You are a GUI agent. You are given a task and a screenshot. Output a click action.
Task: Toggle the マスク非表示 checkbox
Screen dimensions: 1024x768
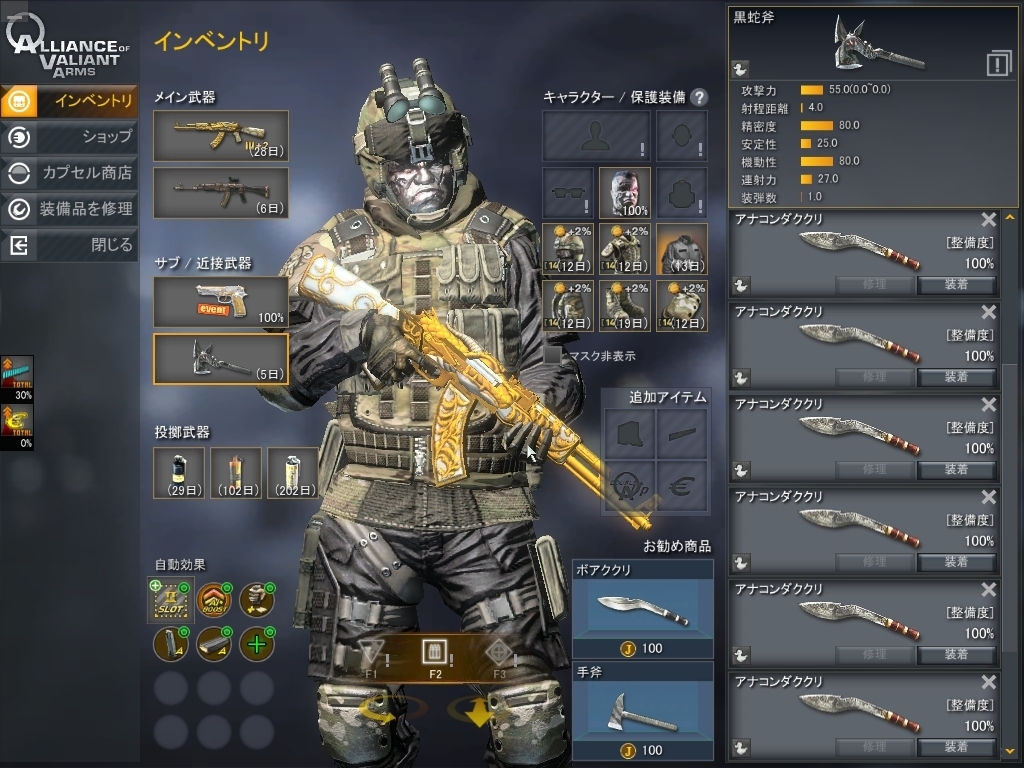(553, 355)
